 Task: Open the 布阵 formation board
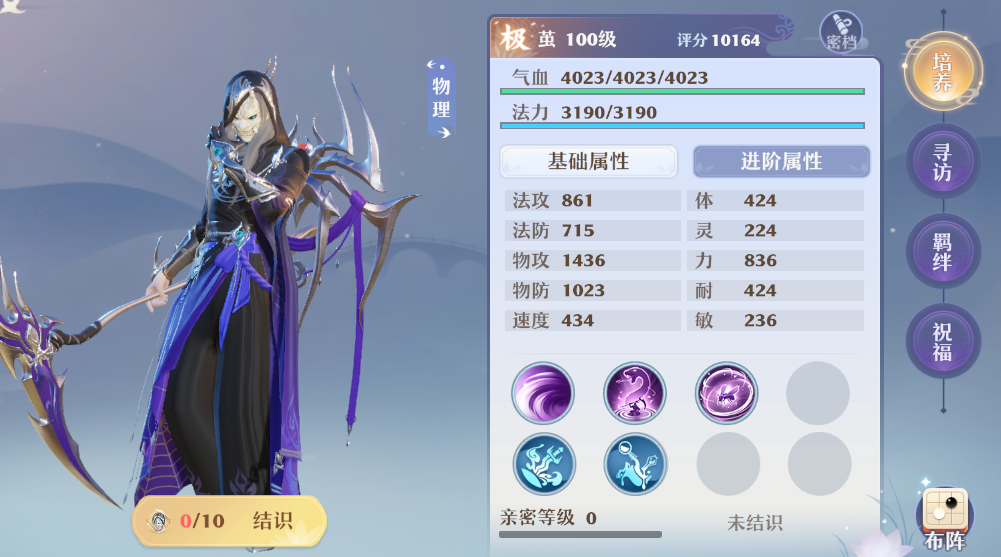(x=944, y=518)
